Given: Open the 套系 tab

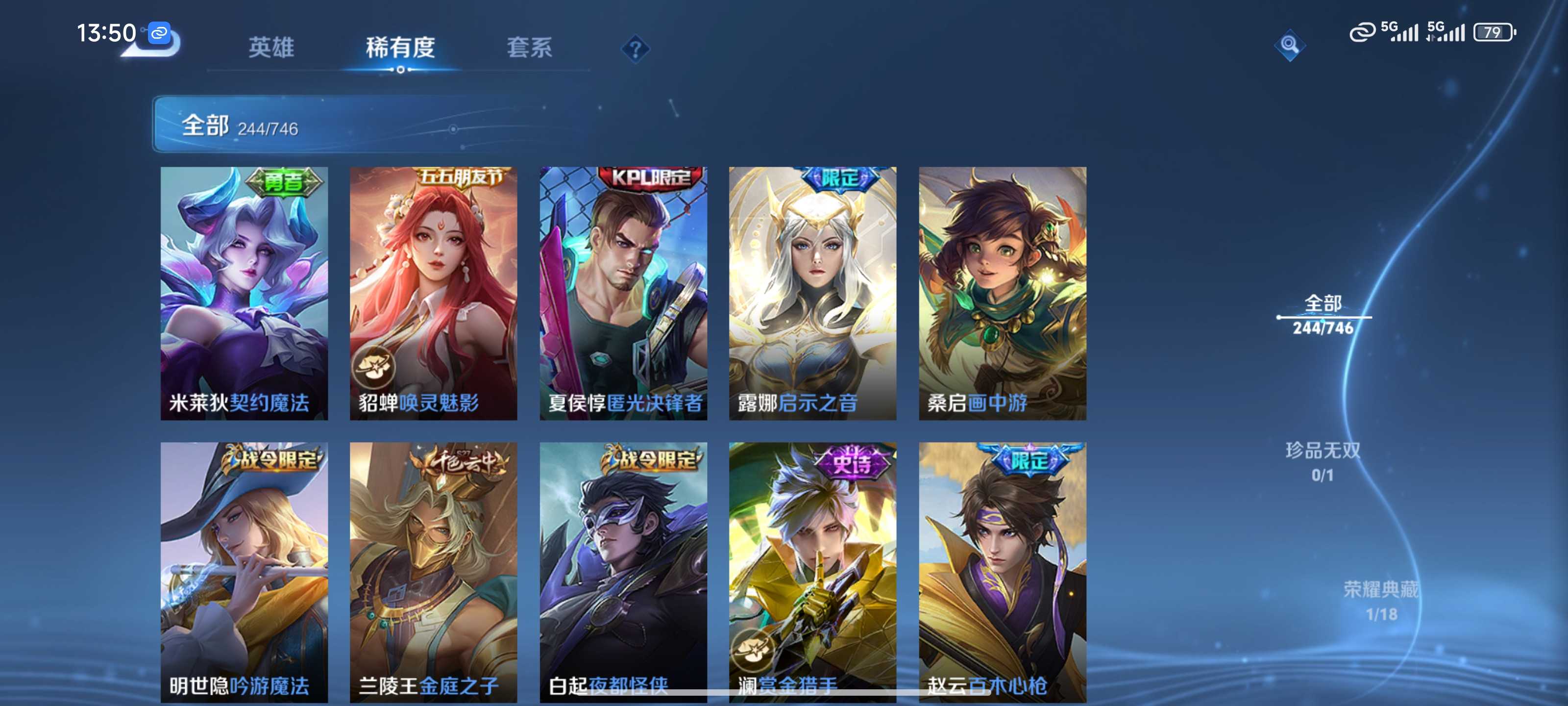Looking at the screenshot, I should coord(529,48).
